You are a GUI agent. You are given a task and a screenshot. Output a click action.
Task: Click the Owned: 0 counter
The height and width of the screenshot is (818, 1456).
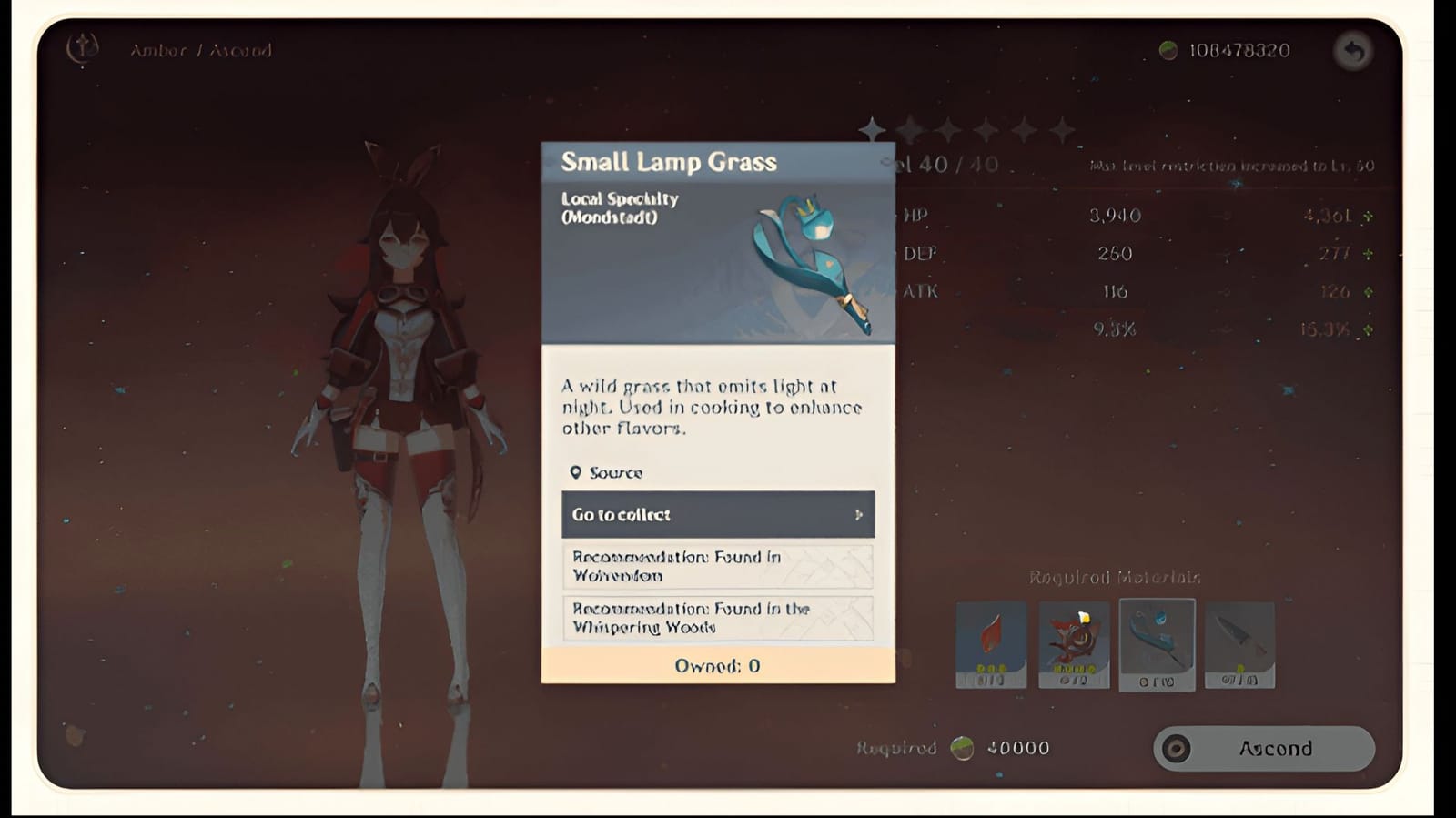717,665
